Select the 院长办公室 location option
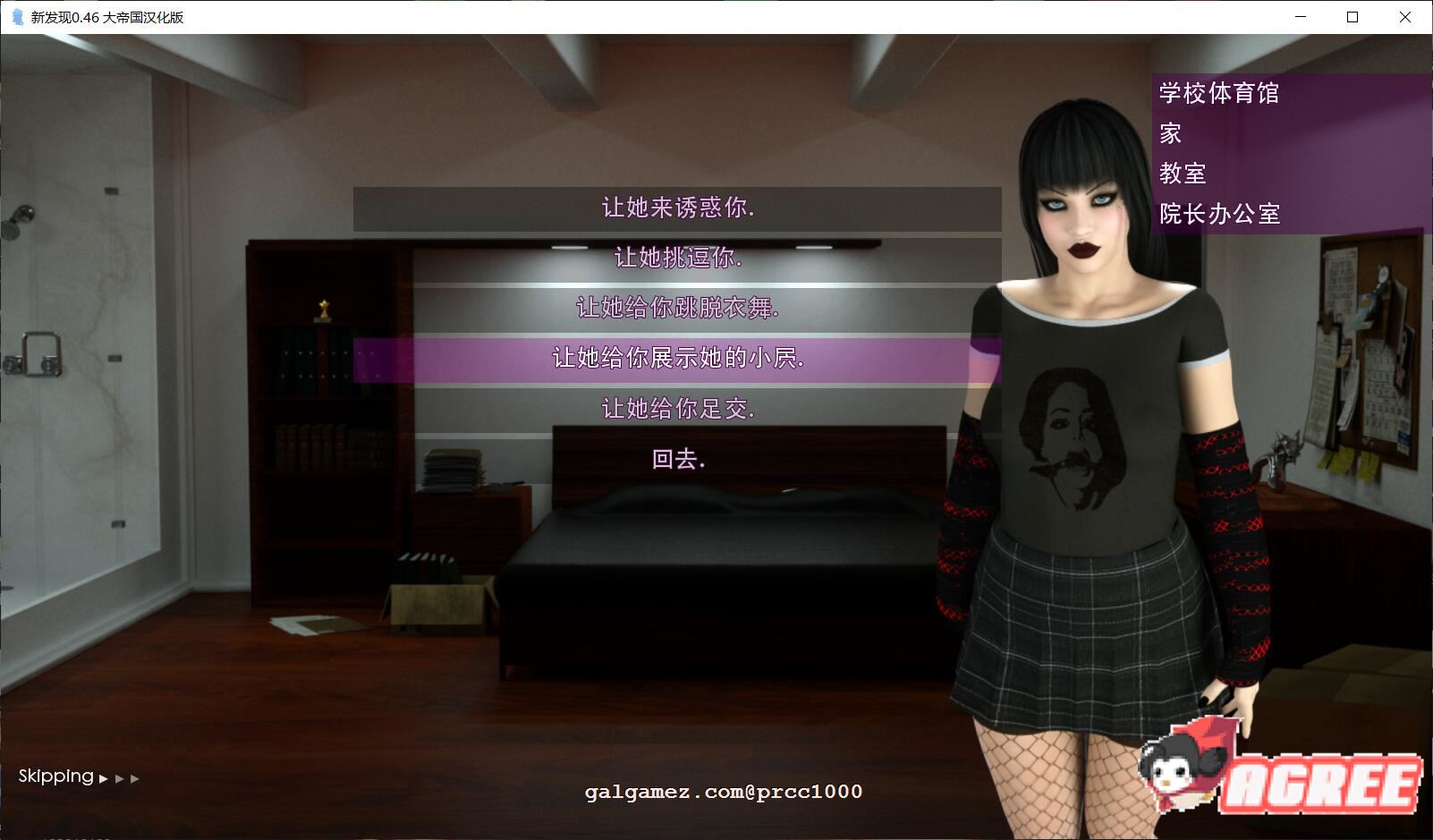The height and width of the screenshot is (840, 1433). (x=1218, y=215)
